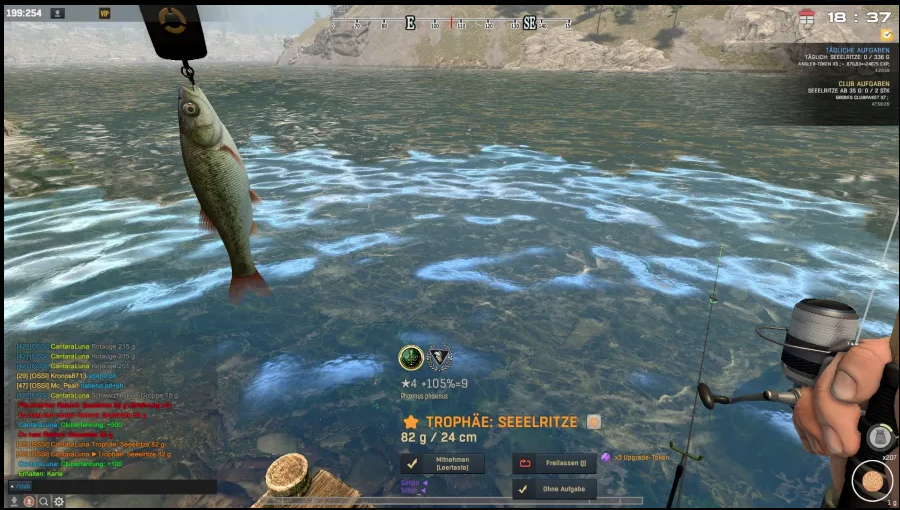Open the chat search magnifier icon
Viewport: 900px width, 510px height.
coord(44,501)
